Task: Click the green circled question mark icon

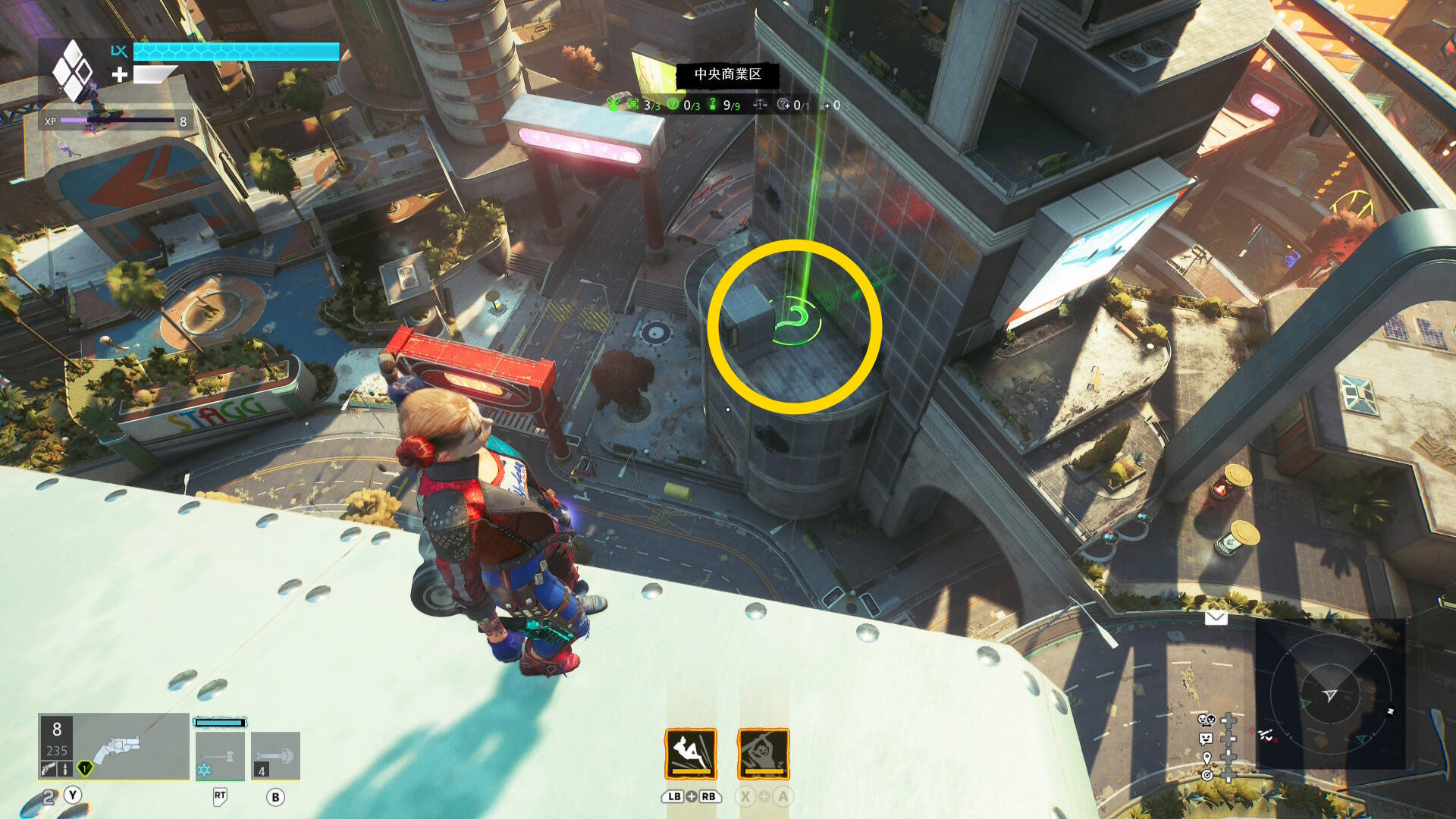Action: pyautogui.click(x=673, y=105)
